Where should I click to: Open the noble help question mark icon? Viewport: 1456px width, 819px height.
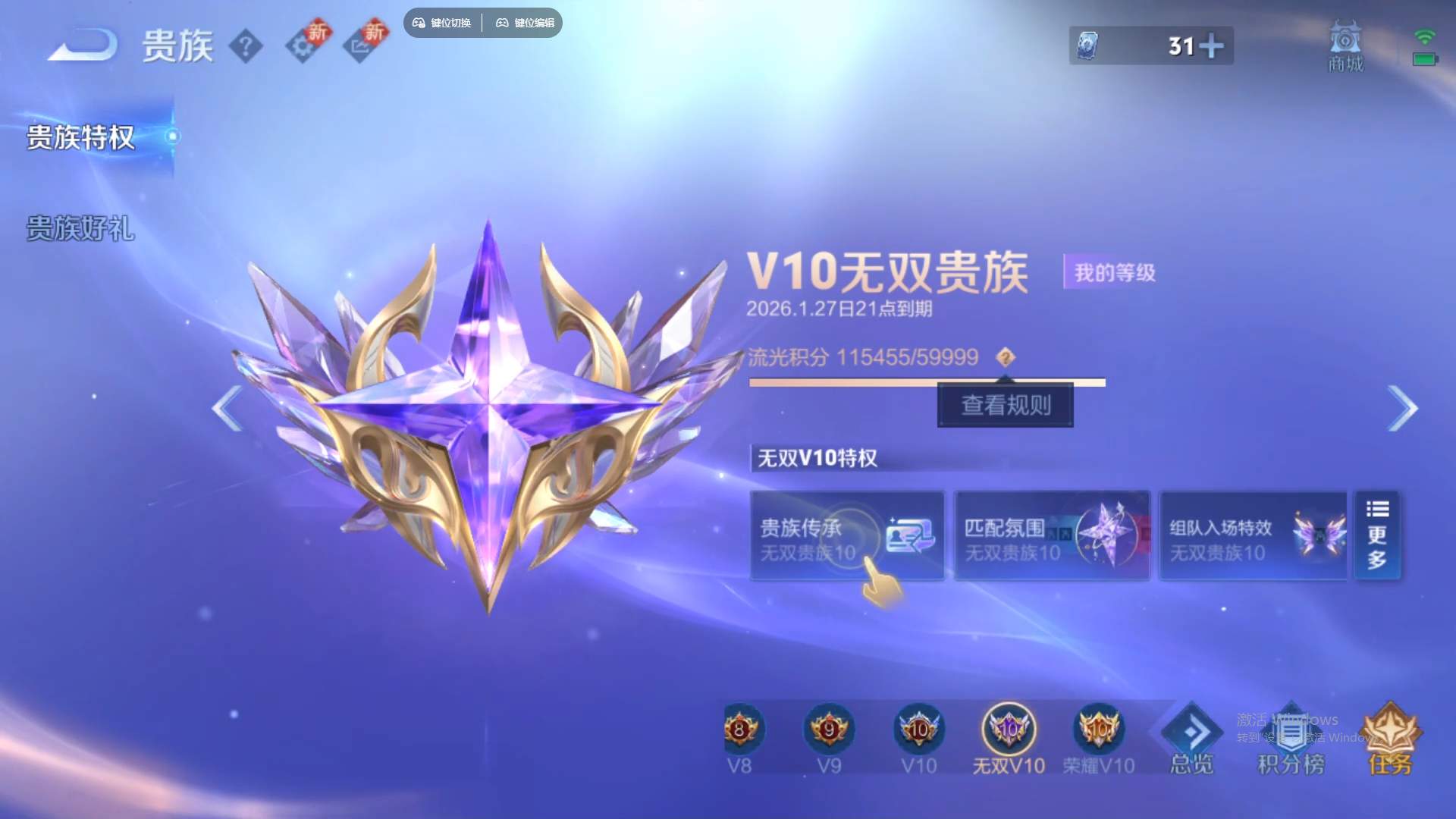click(x=245, y=45)
